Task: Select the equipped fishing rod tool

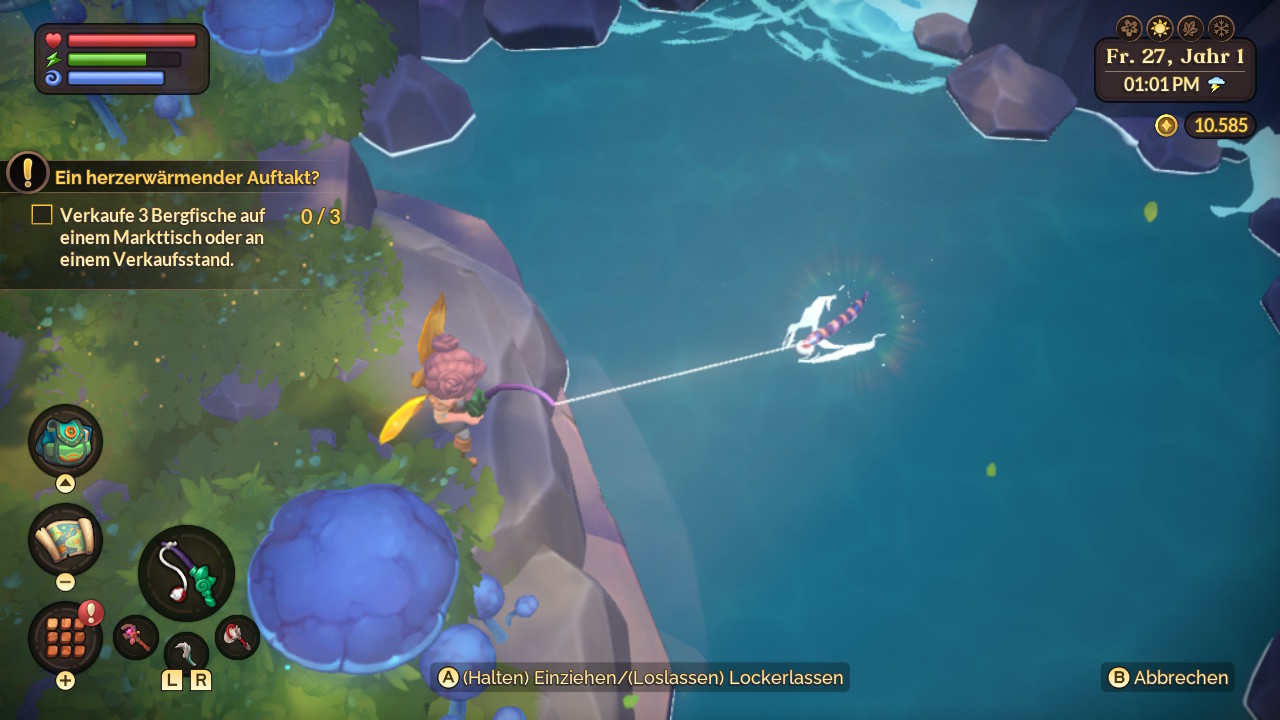Action: (x=186, y=573)
